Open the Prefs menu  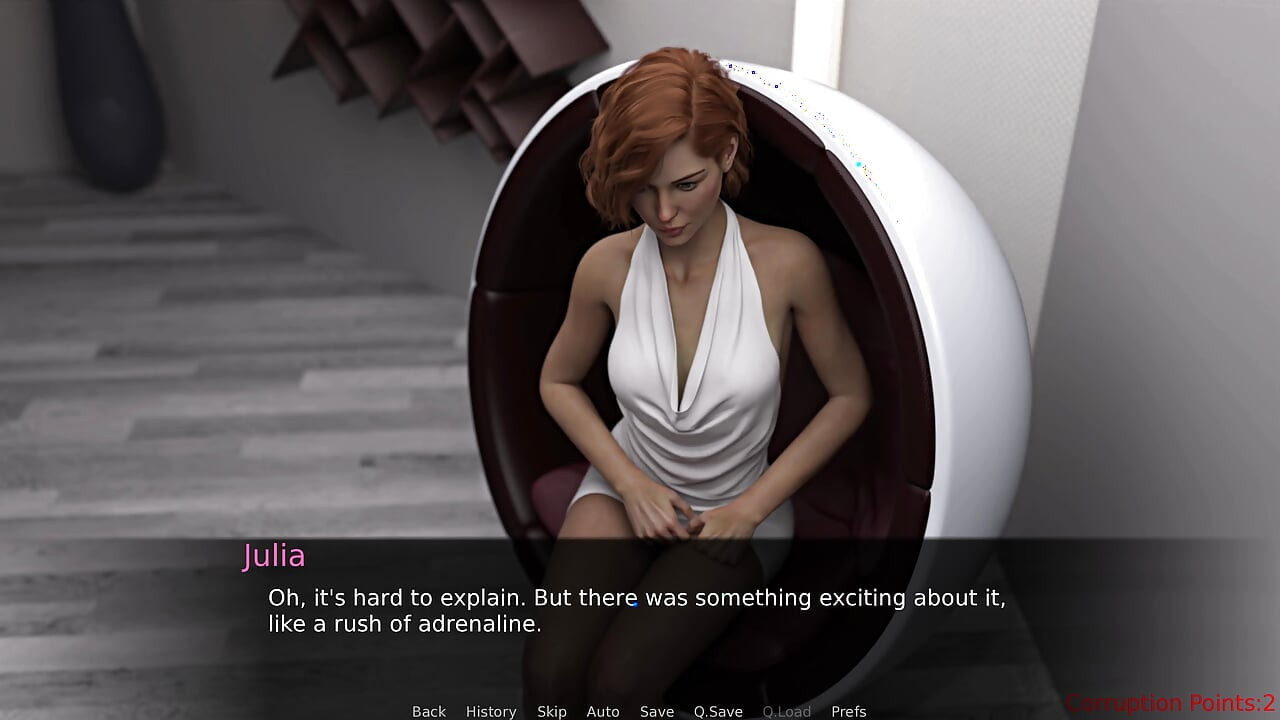pos(849,711)
